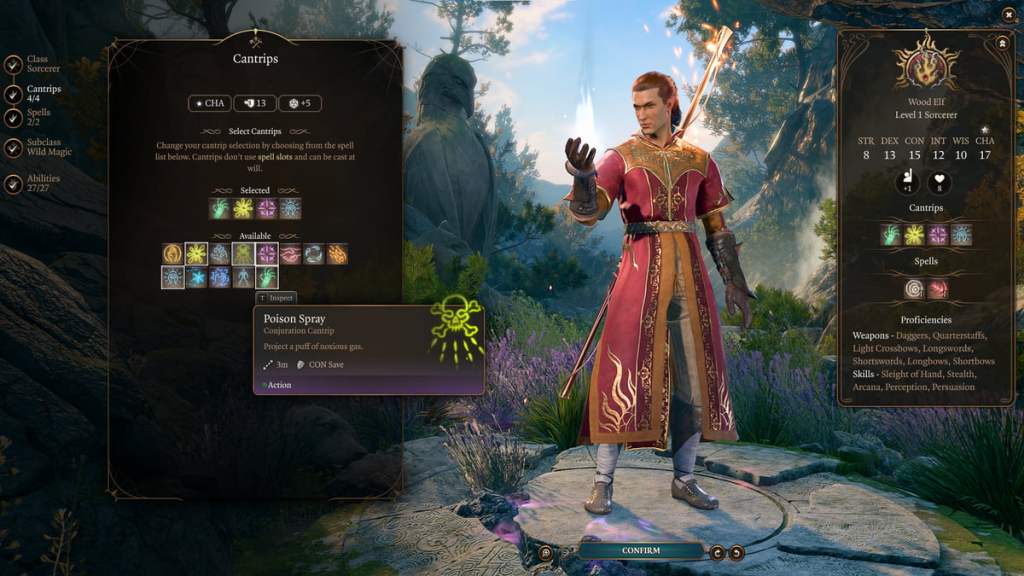
Task: Select the Poison Spray skull icon under Available
Action: pos(243,254)
